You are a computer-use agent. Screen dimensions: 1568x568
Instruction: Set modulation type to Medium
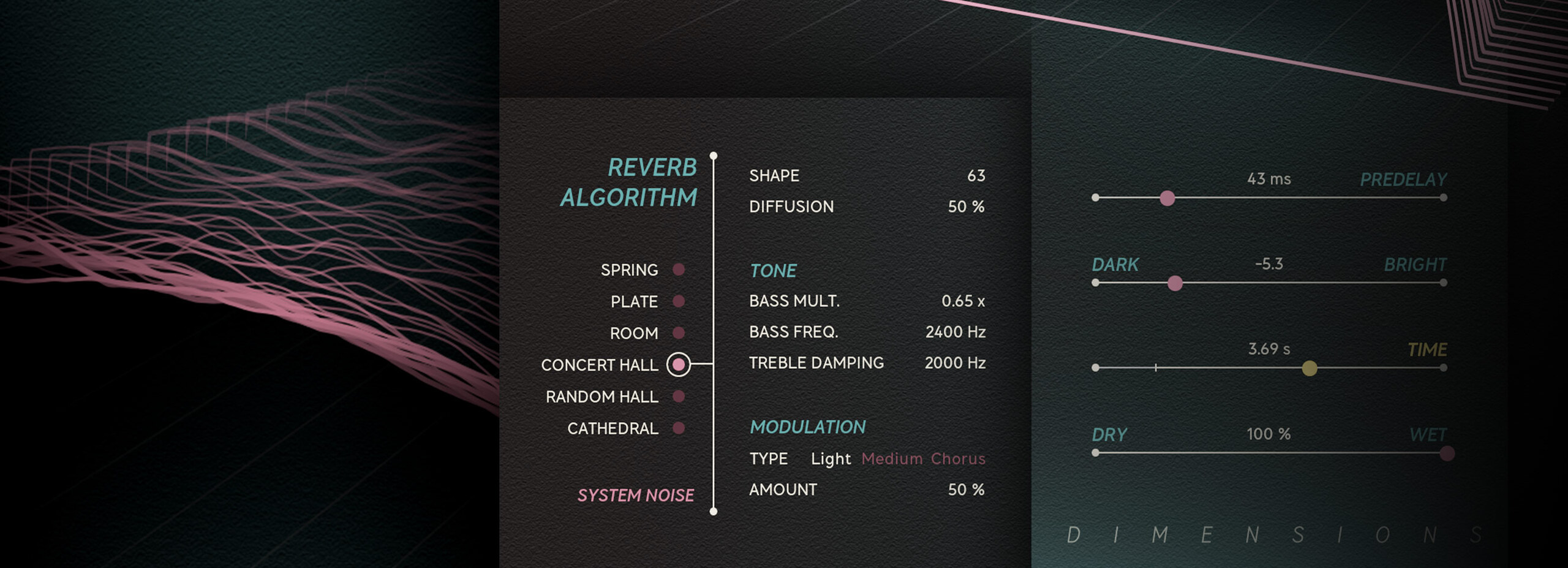892,459
